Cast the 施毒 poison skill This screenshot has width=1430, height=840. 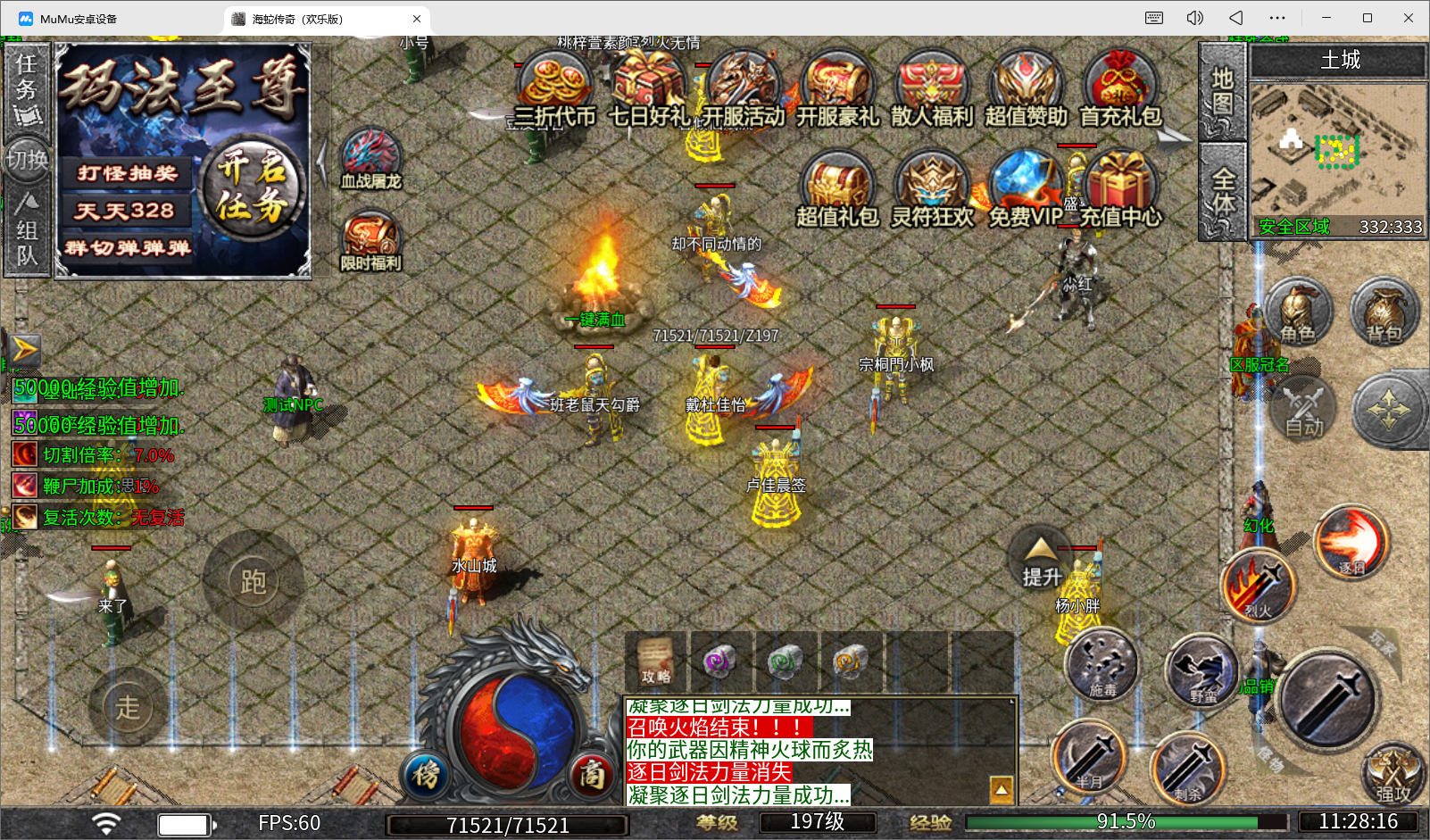1102,664
